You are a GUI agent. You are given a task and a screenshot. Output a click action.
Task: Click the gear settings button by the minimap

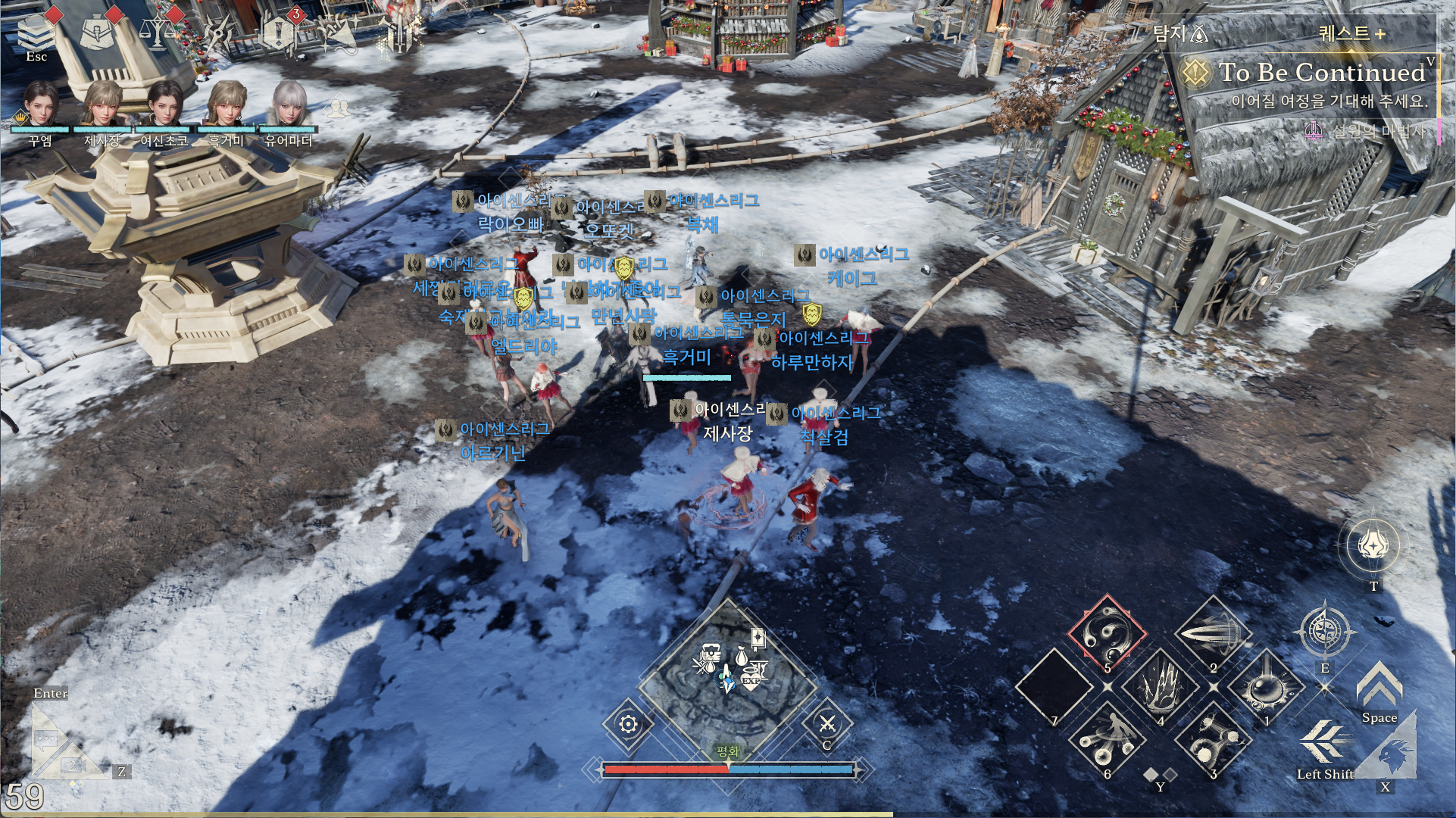[x=628, y=725]
